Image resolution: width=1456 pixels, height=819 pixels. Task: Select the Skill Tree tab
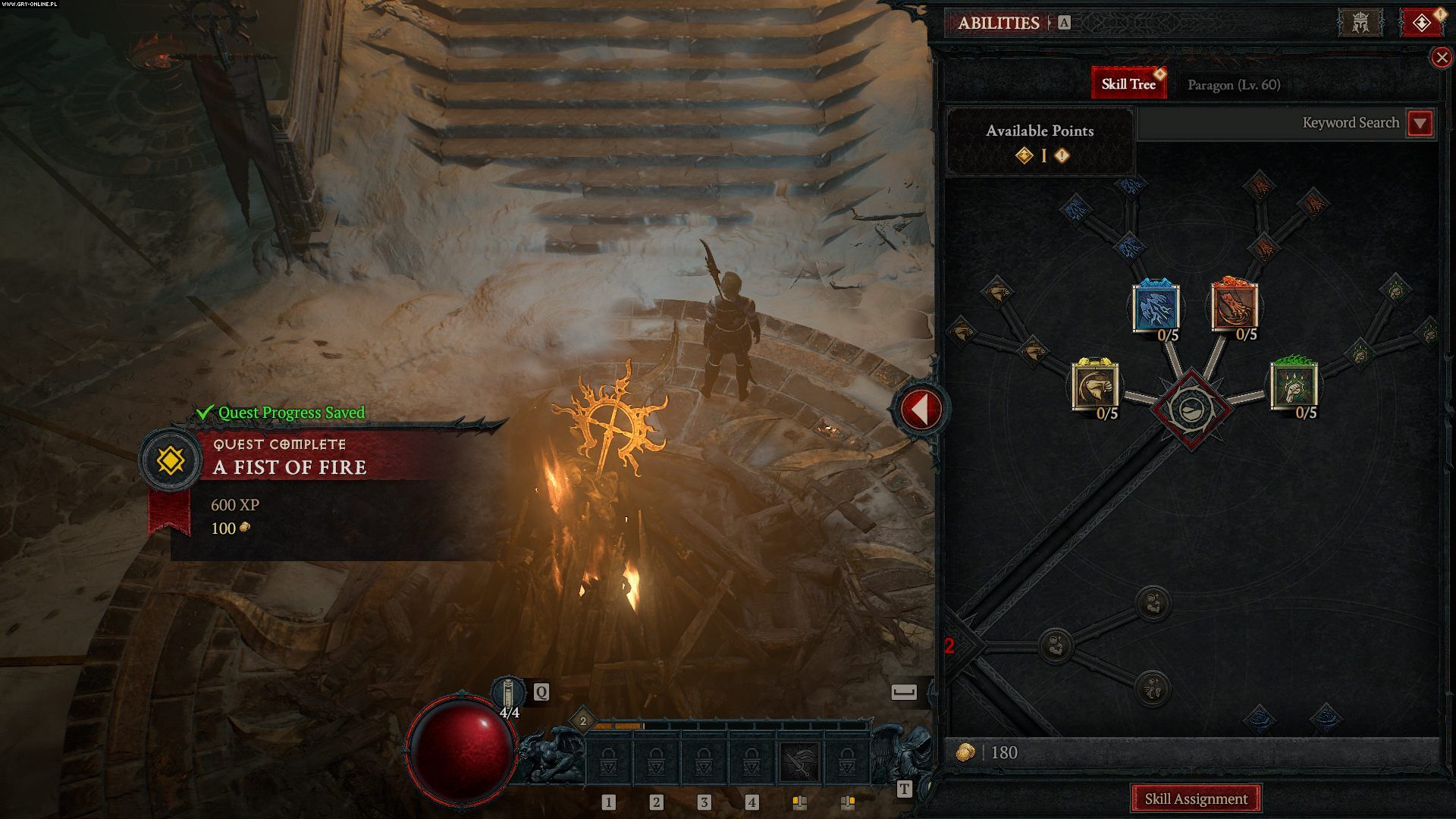tap(1128, 83)
